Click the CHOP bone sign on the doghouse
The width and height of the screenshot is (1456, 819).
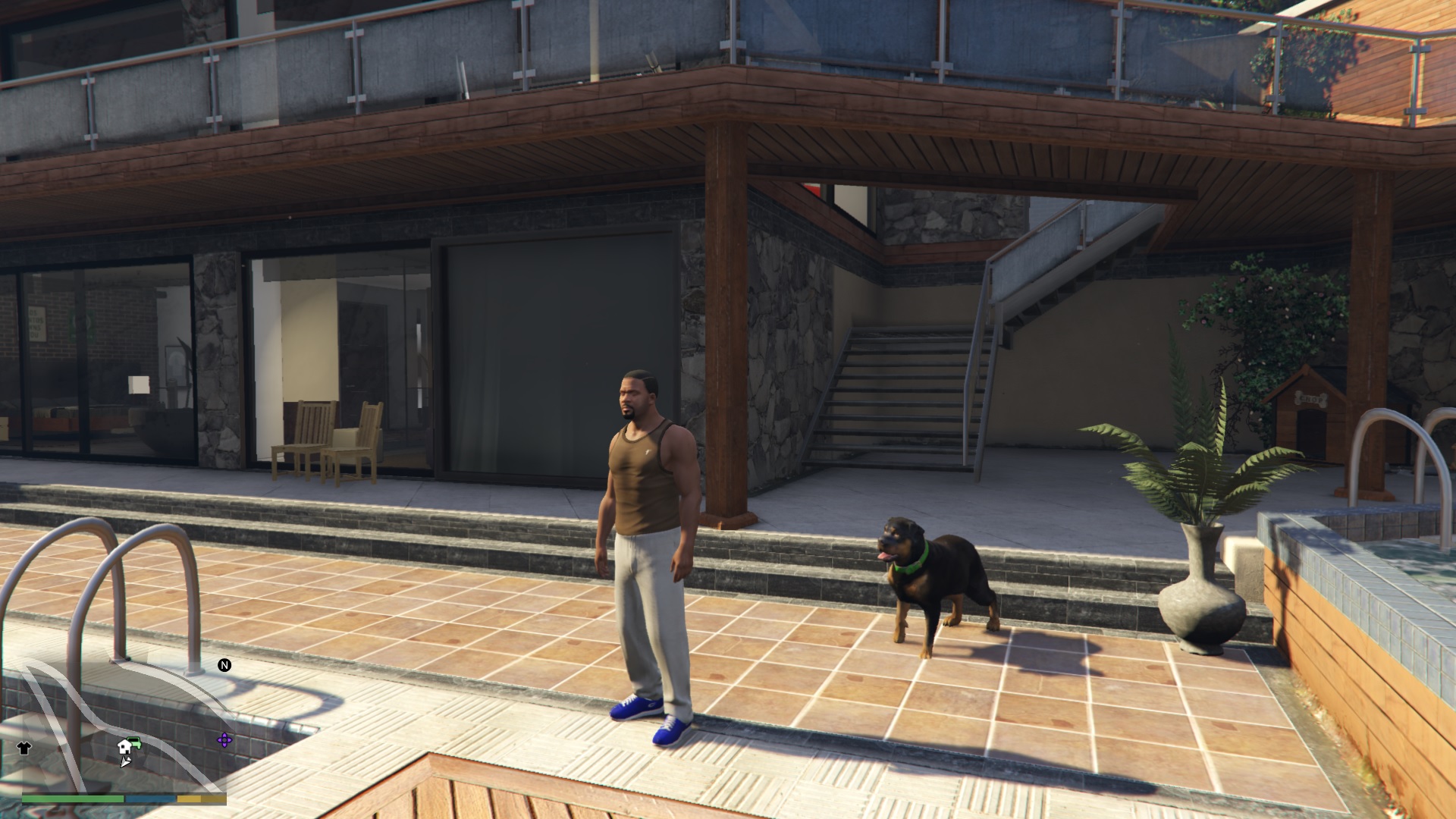[x=1310, y=398]
